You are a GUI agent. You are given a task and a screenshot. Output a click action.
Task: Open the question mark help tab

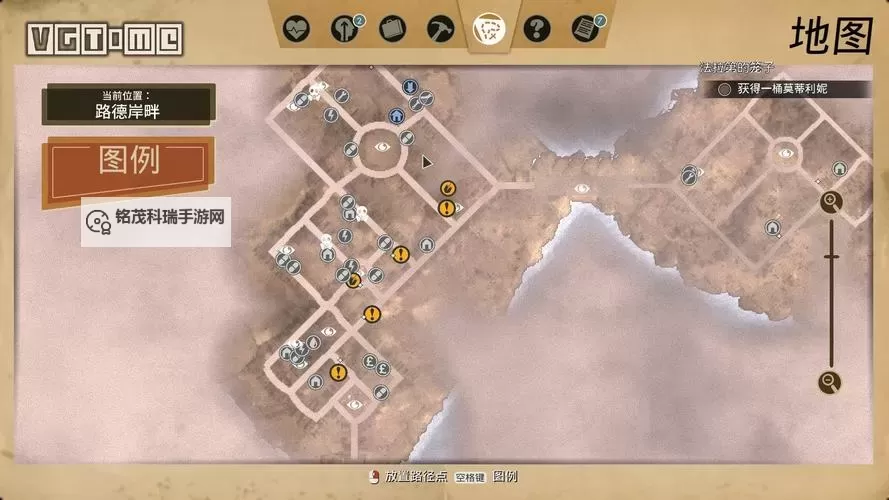coord(536,27)
